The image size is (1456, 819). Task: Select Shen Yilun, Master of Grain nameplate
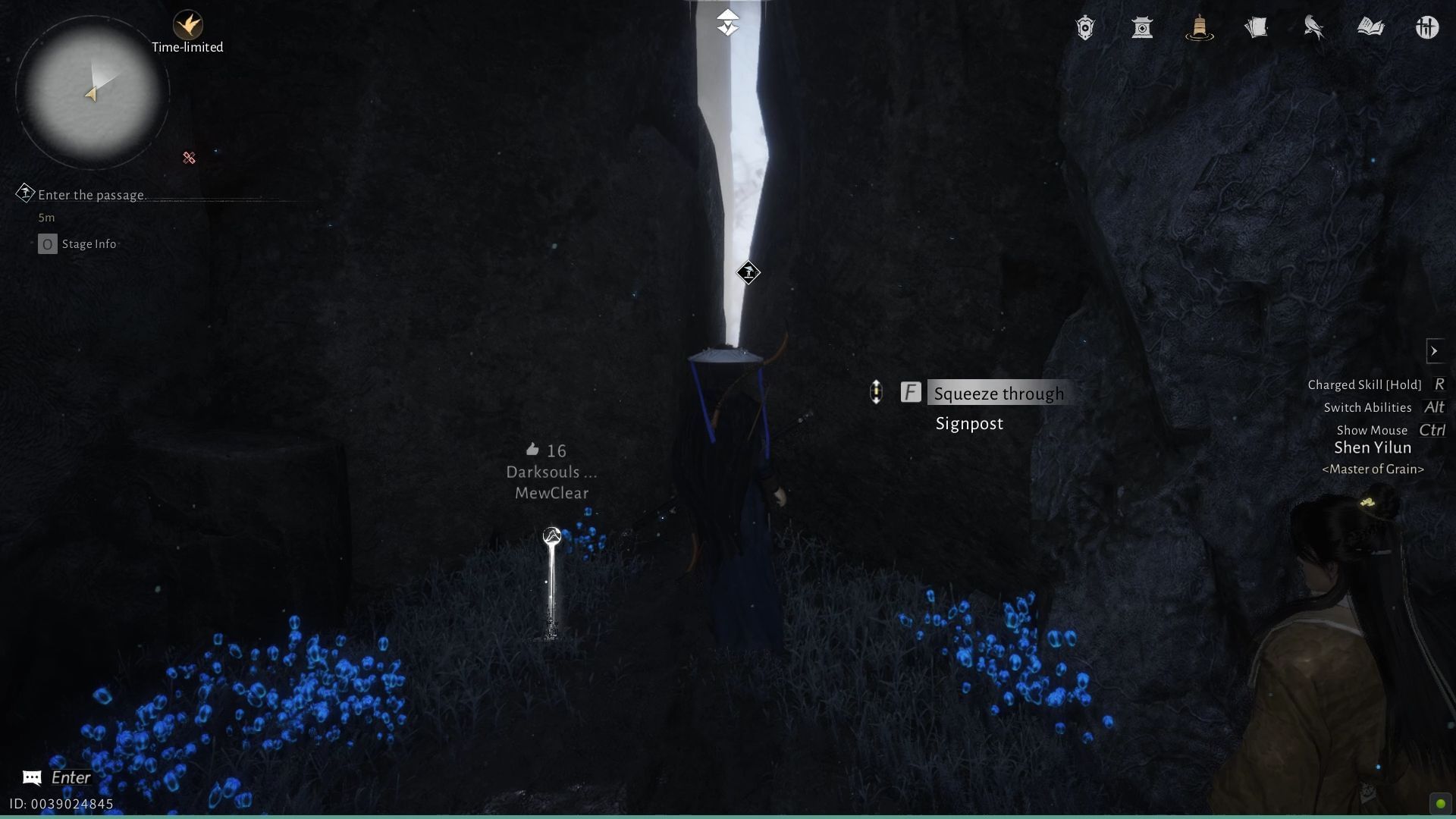pos(1373,447)
